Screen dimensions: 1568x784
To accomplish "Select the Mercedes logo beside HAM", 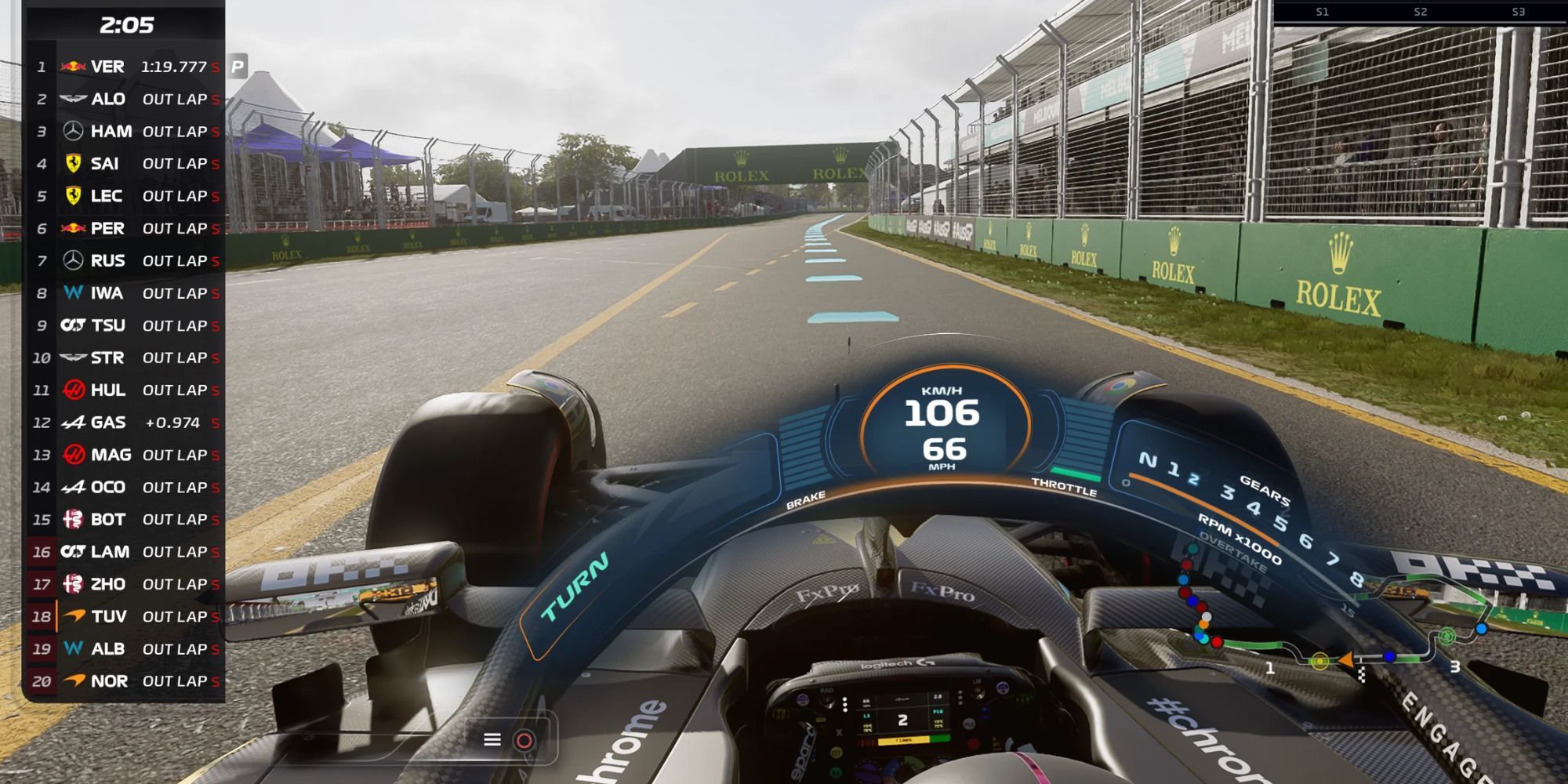I will [x=74, y=131].
